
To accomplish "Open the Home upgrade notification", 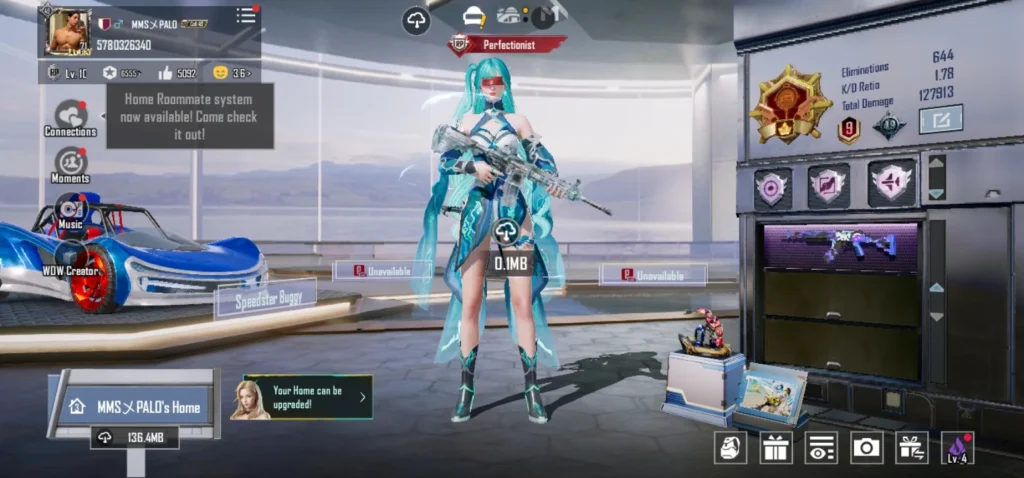I will pos(307,397).
